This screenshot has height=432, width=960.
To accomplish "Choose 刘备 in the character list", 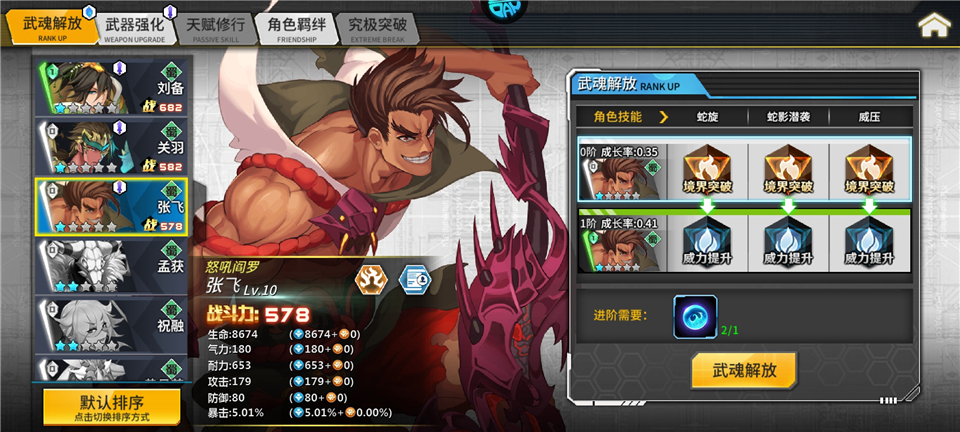I will pos(112,88).
